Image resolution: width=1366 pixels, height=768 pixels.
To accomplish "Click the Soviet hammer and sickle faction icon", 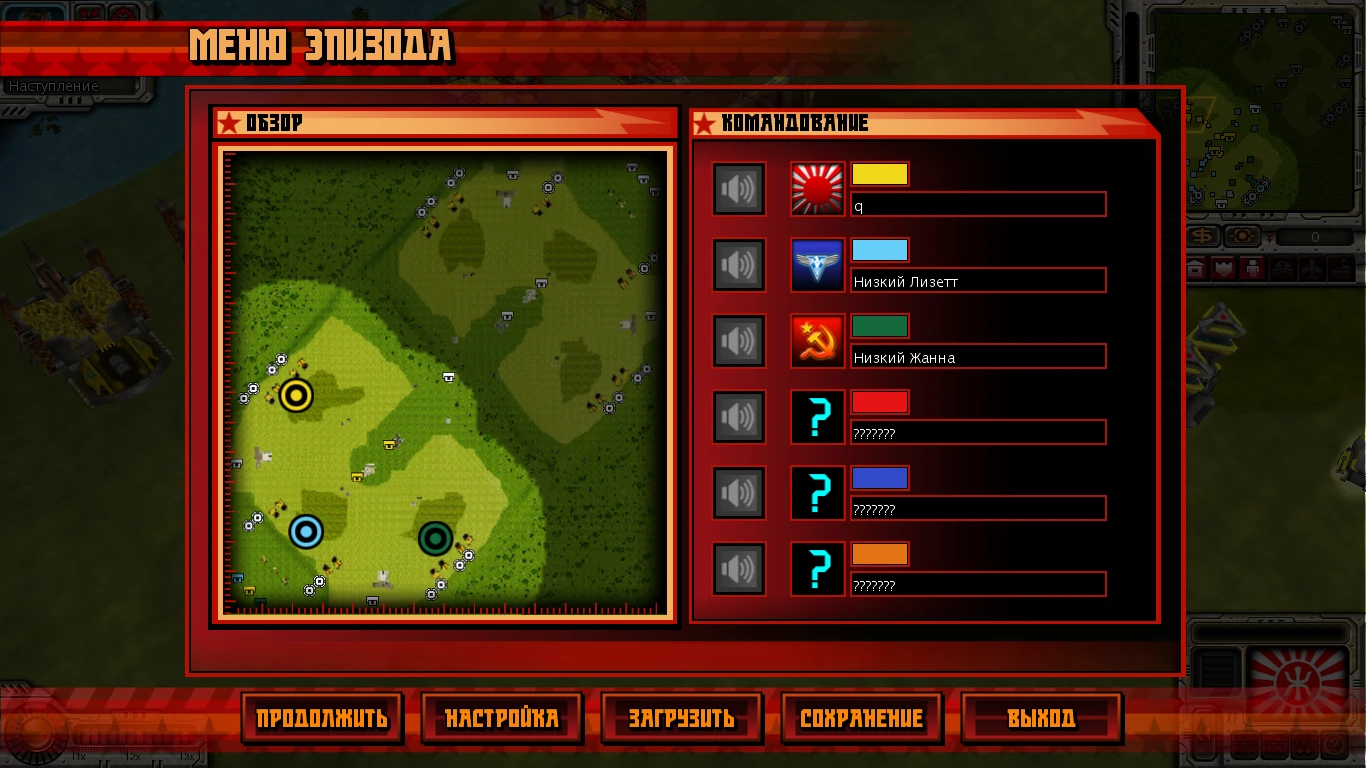I will pos(817,341).
